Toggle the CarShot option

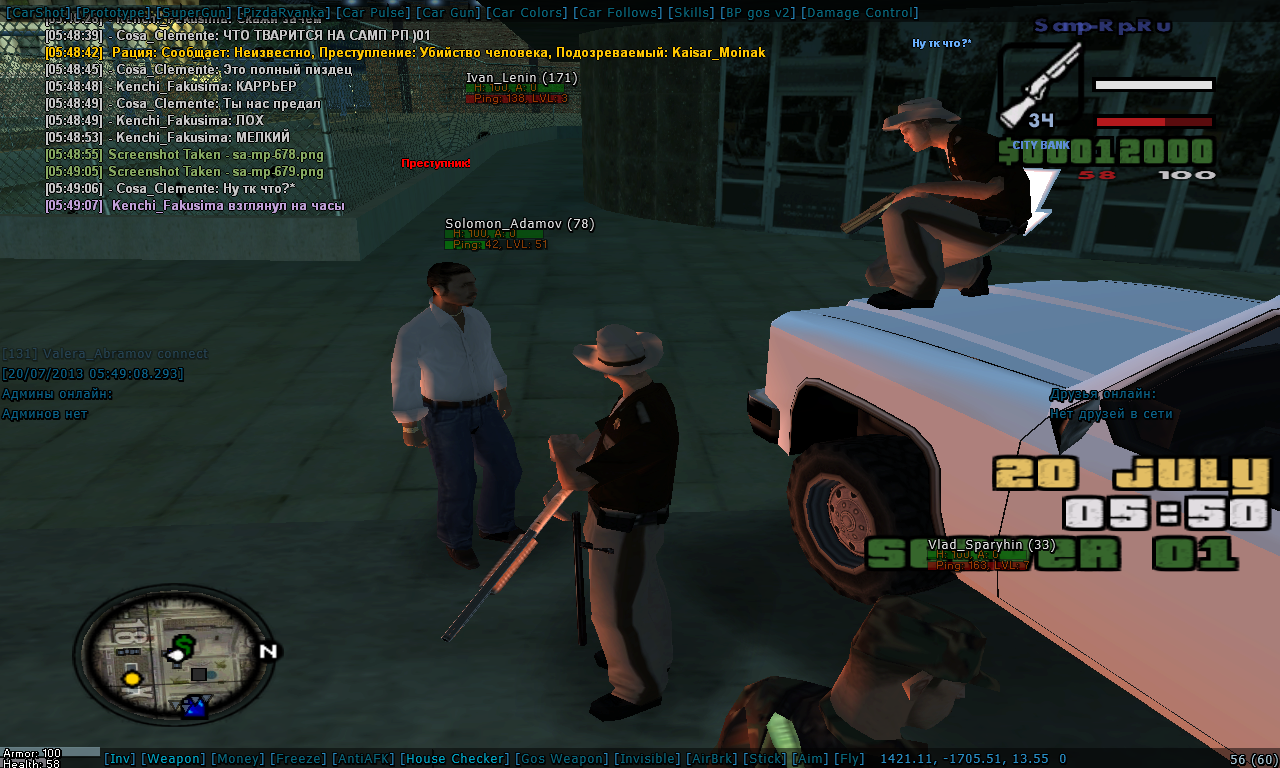[x=36, y=13]
